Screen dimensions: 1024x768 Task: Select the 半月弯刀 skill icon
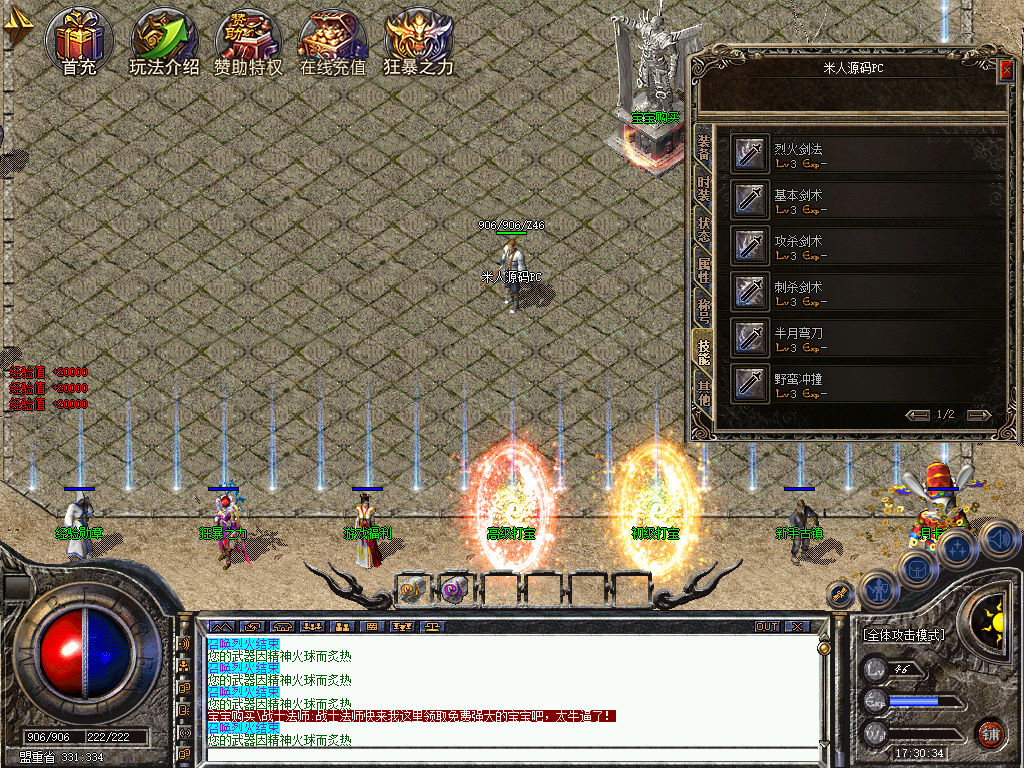coord(751,338)
